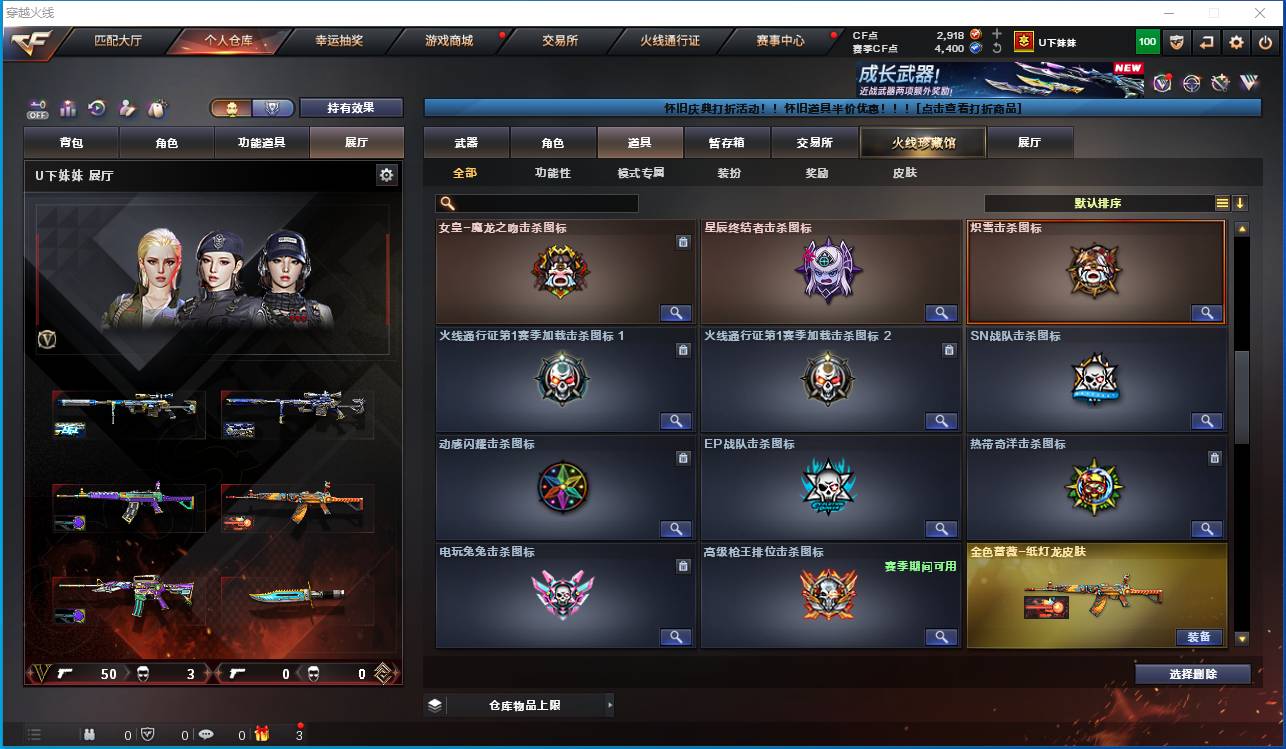The image size is (1286, 749).
Task: Open the magnifier preview on 炽雪击杀图标
Action: pyautogui.click(x=1207, y=312)
